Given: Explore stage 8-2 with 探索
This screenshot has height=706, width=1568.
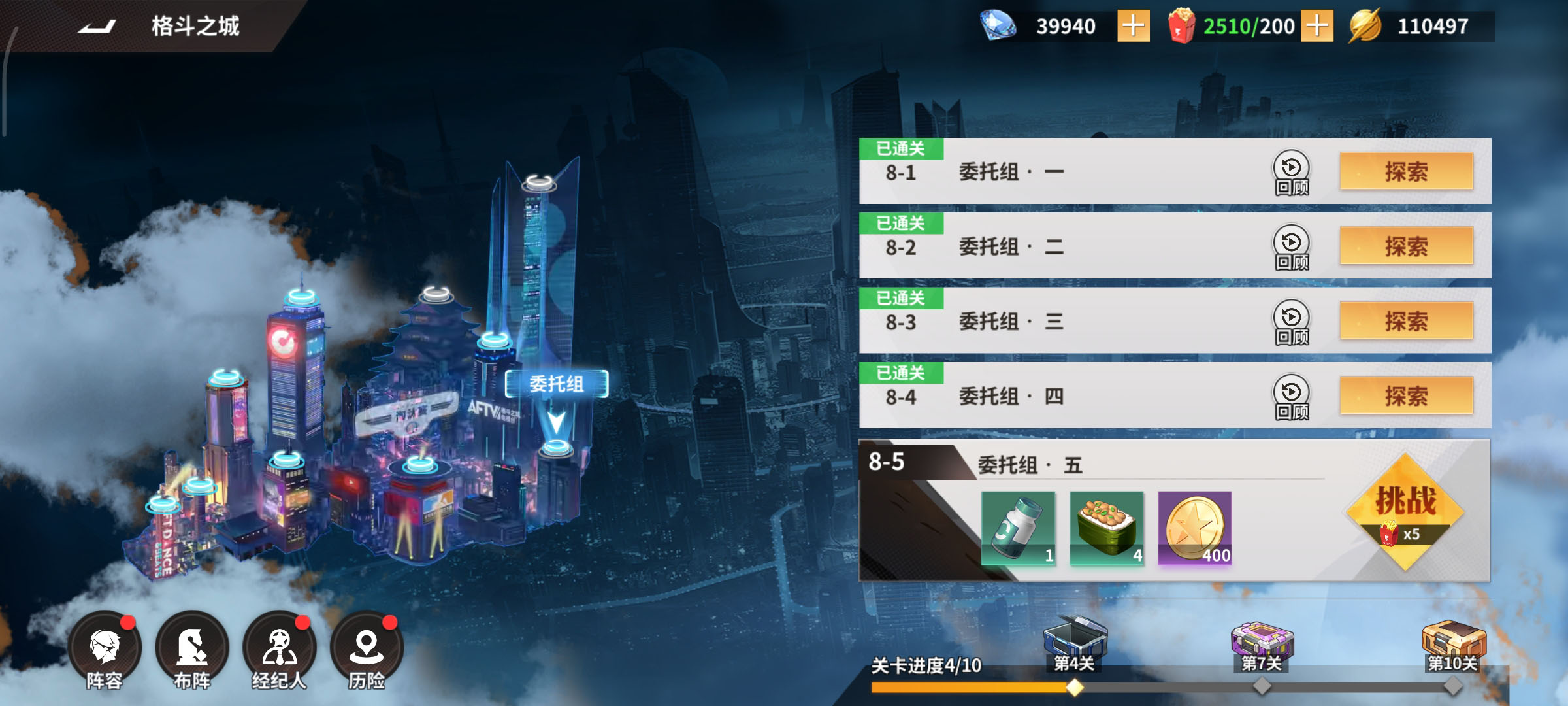Looking at the screenshot, I should 1406,246.
